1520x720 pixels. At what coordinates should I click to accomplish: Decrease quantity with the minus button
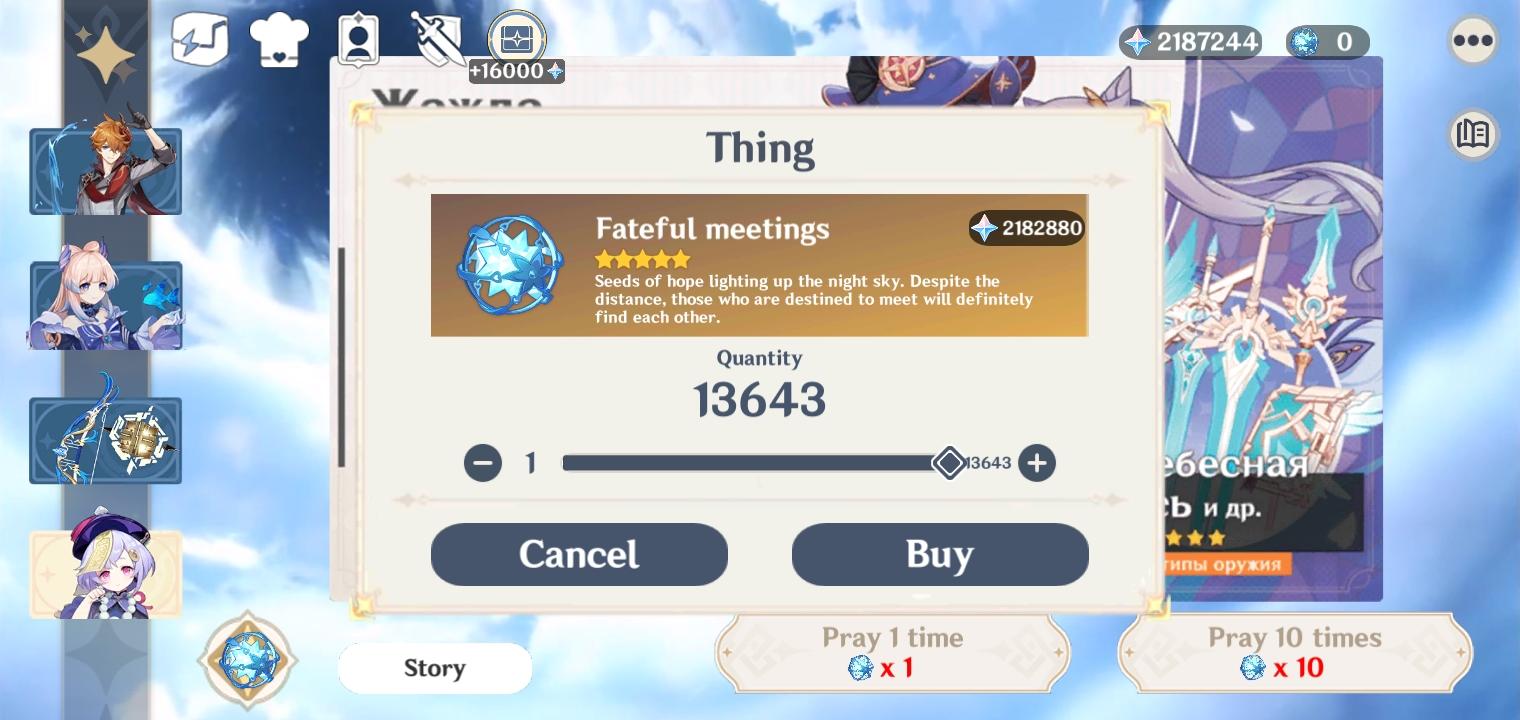(483, 463)
